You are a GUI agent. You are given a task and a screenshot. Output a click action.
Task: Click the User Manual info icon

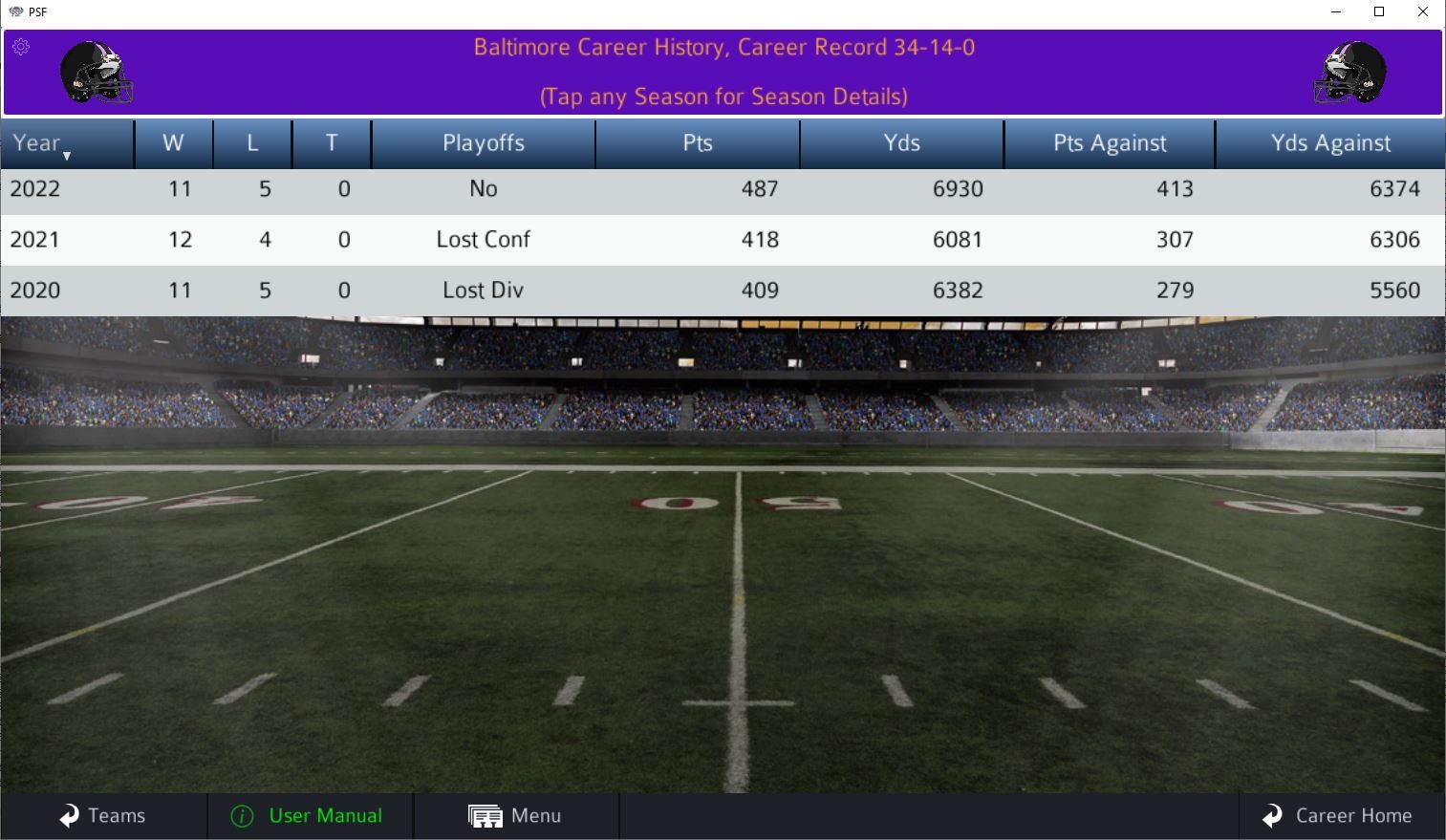click(242, 815)
